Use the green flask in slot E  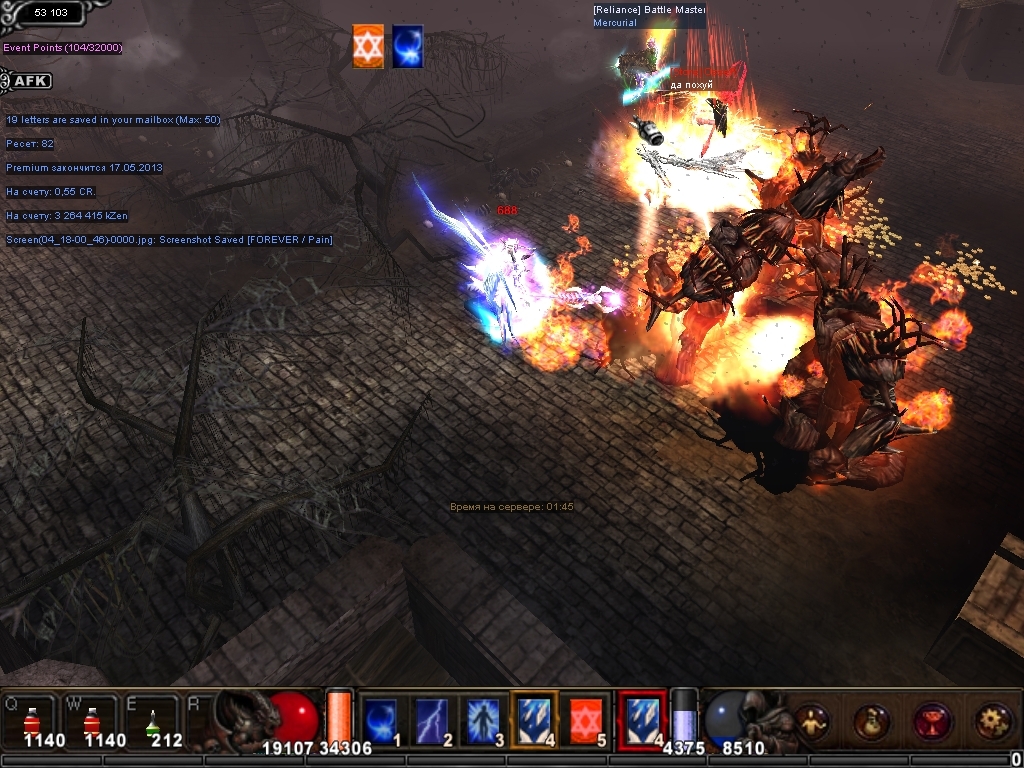click(x=153, y=718)
